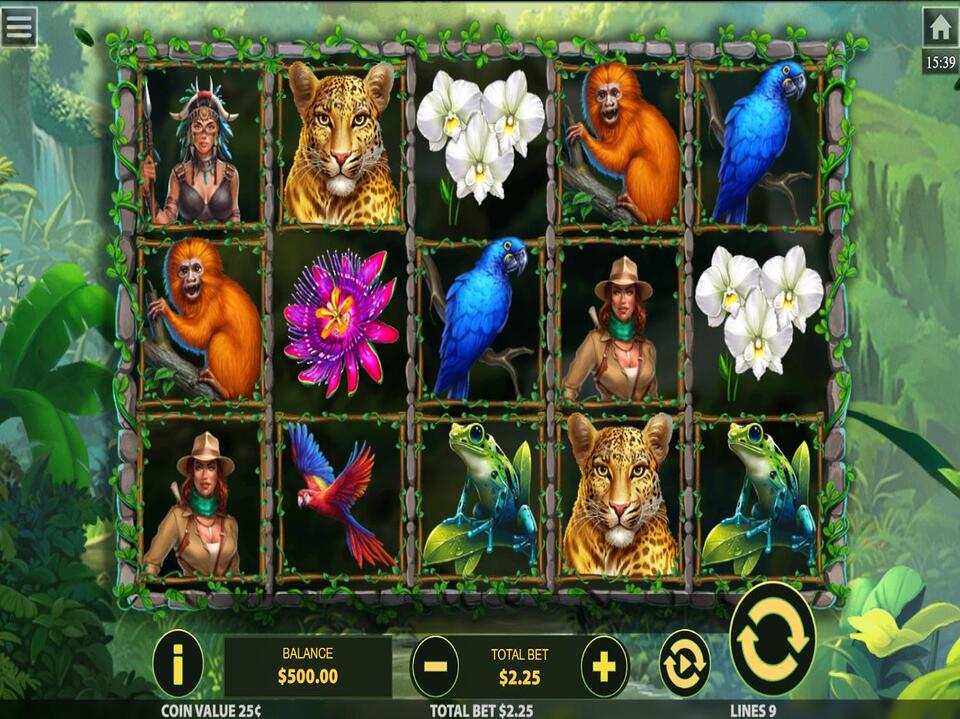Screen dimensions: 960x719
Task: Open the hamburger menu
Action: [19, 26]
